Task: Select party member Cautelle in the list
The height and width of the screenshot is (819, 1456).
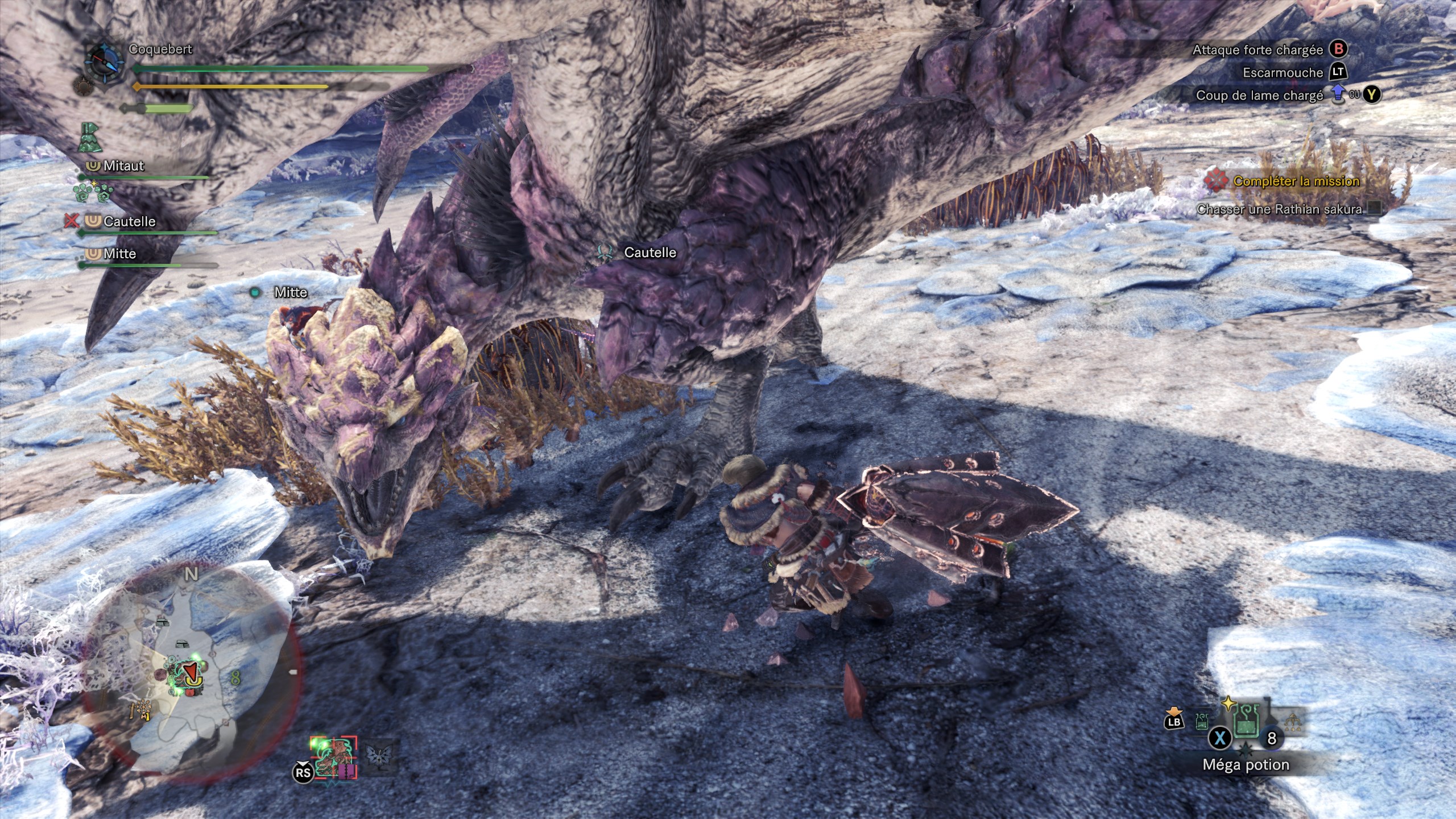Action: click(129, 222)
